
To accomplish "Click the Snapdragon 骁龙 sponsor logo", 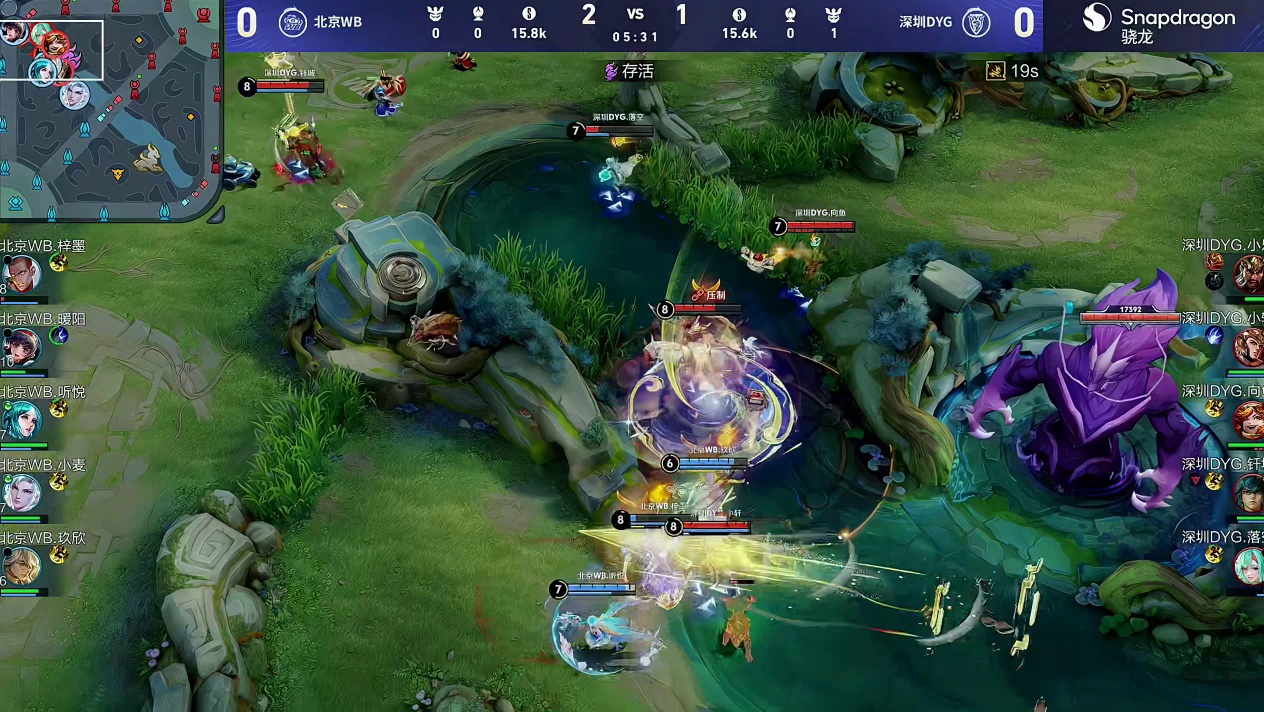I will [1162, 24].
